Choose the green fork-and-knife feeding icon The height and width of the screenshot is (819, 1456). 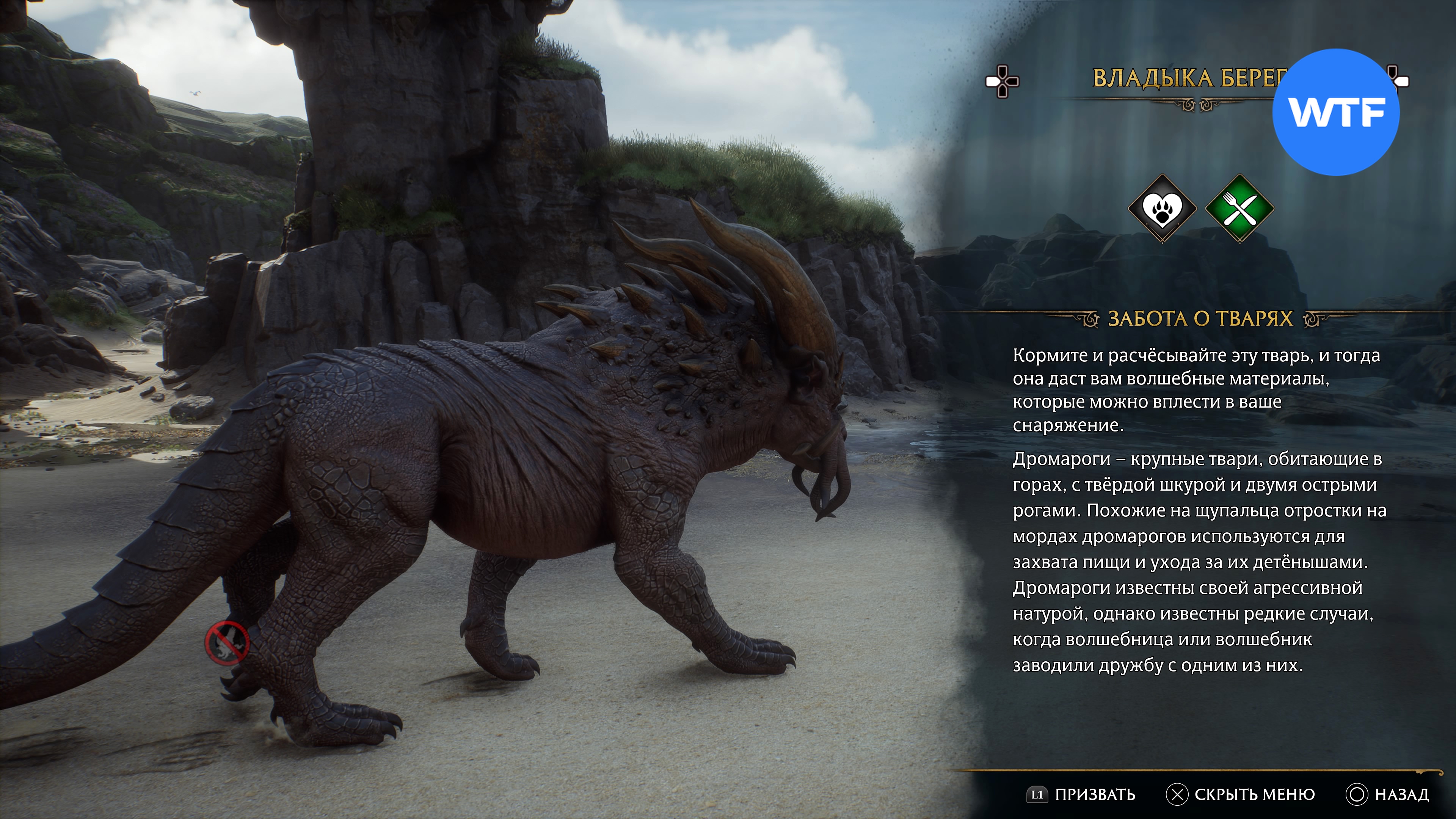tap(1239, 209)
